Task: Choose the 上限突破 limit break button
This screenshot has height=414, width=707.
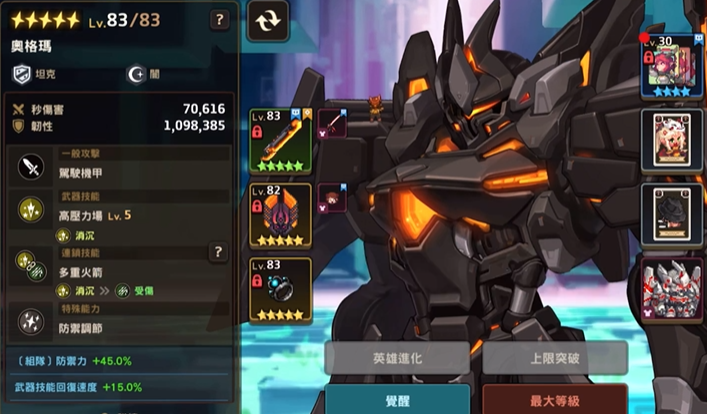Action: coord(555,358)
